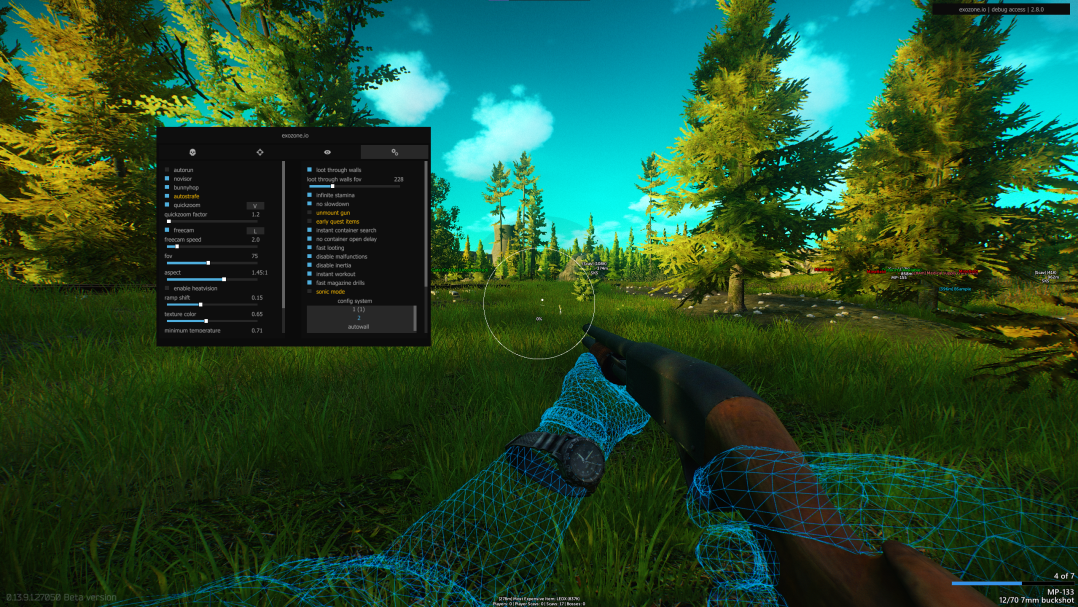
Task: Click the freecam keybind button L
Action: click(255, 231)
